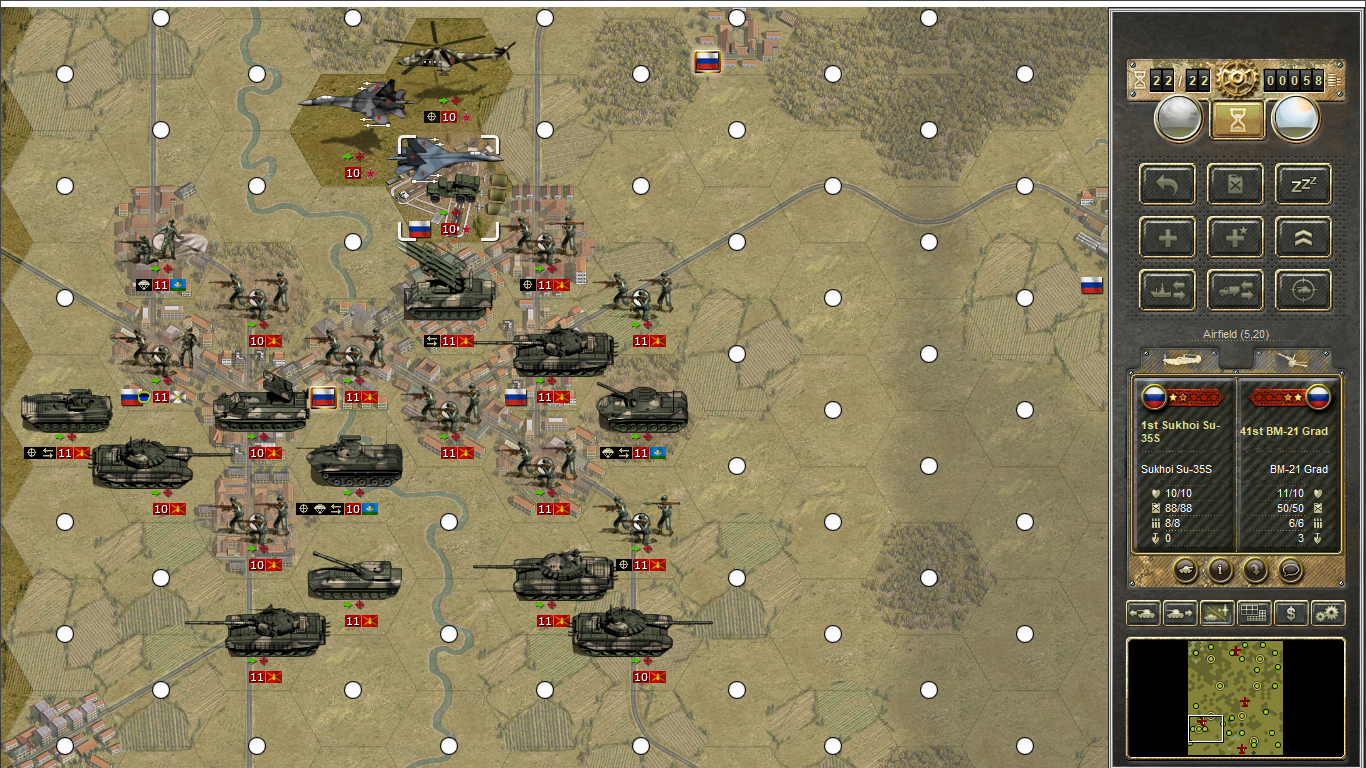Click the fuel canister resupply button
Image resolution: width=1366 pixels, height=768 pixels.
(1235, 184)
